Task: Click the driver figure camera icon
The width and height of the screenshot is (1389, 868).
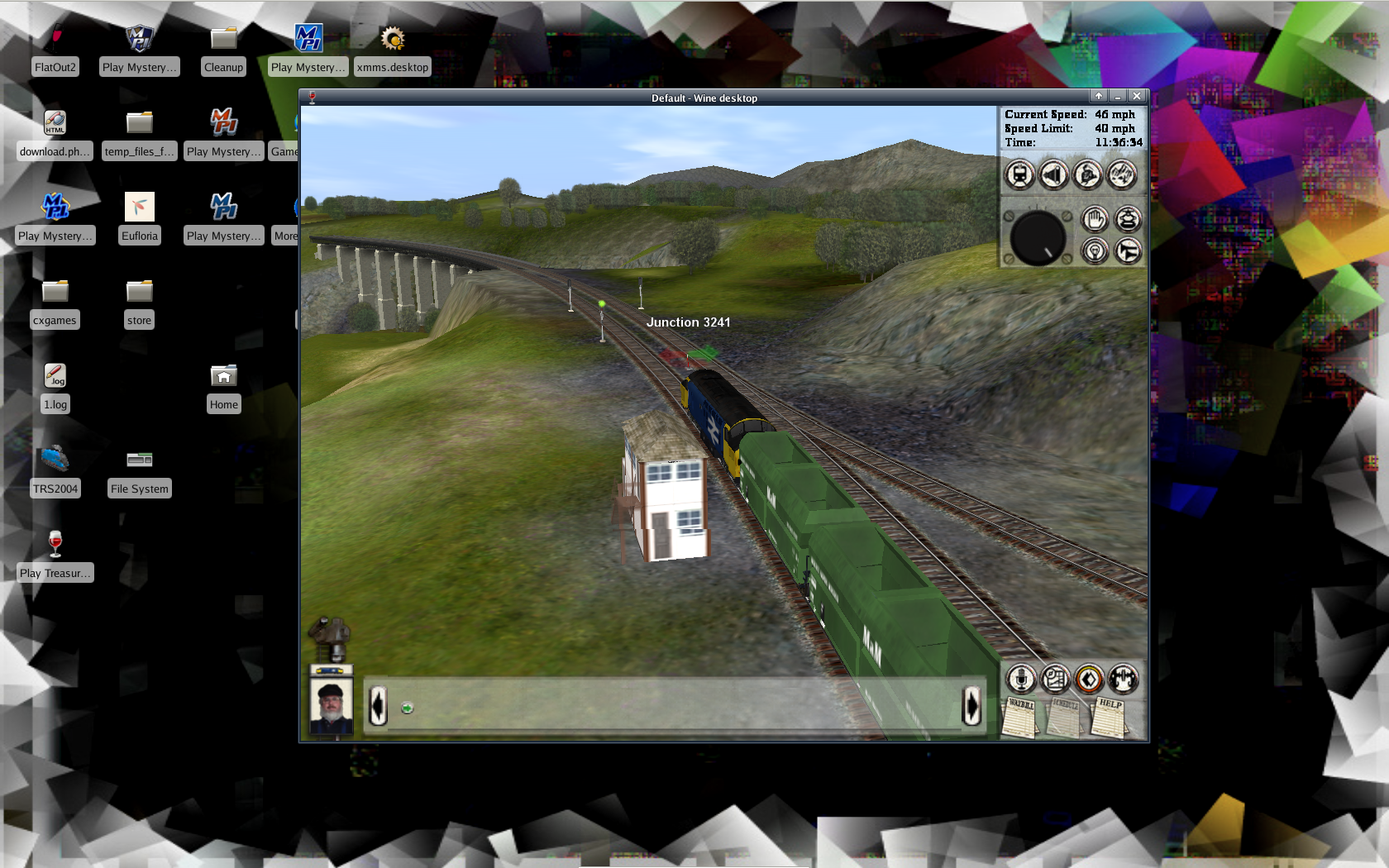Action: pos(1087,175)
